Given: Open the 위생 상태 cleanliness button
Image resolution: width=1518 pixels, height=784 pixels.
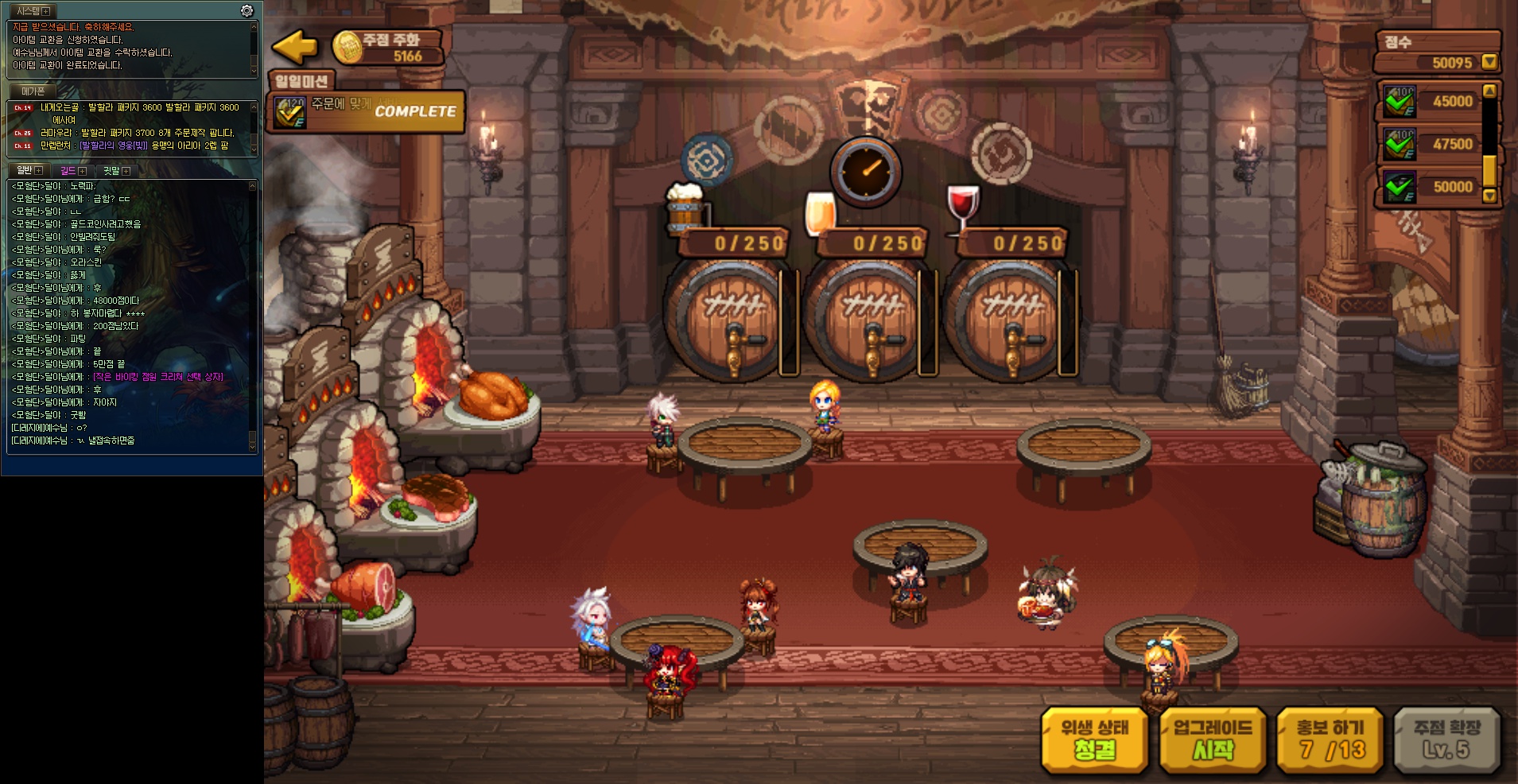Looking at the screenshot, I should coord(1094,739).
